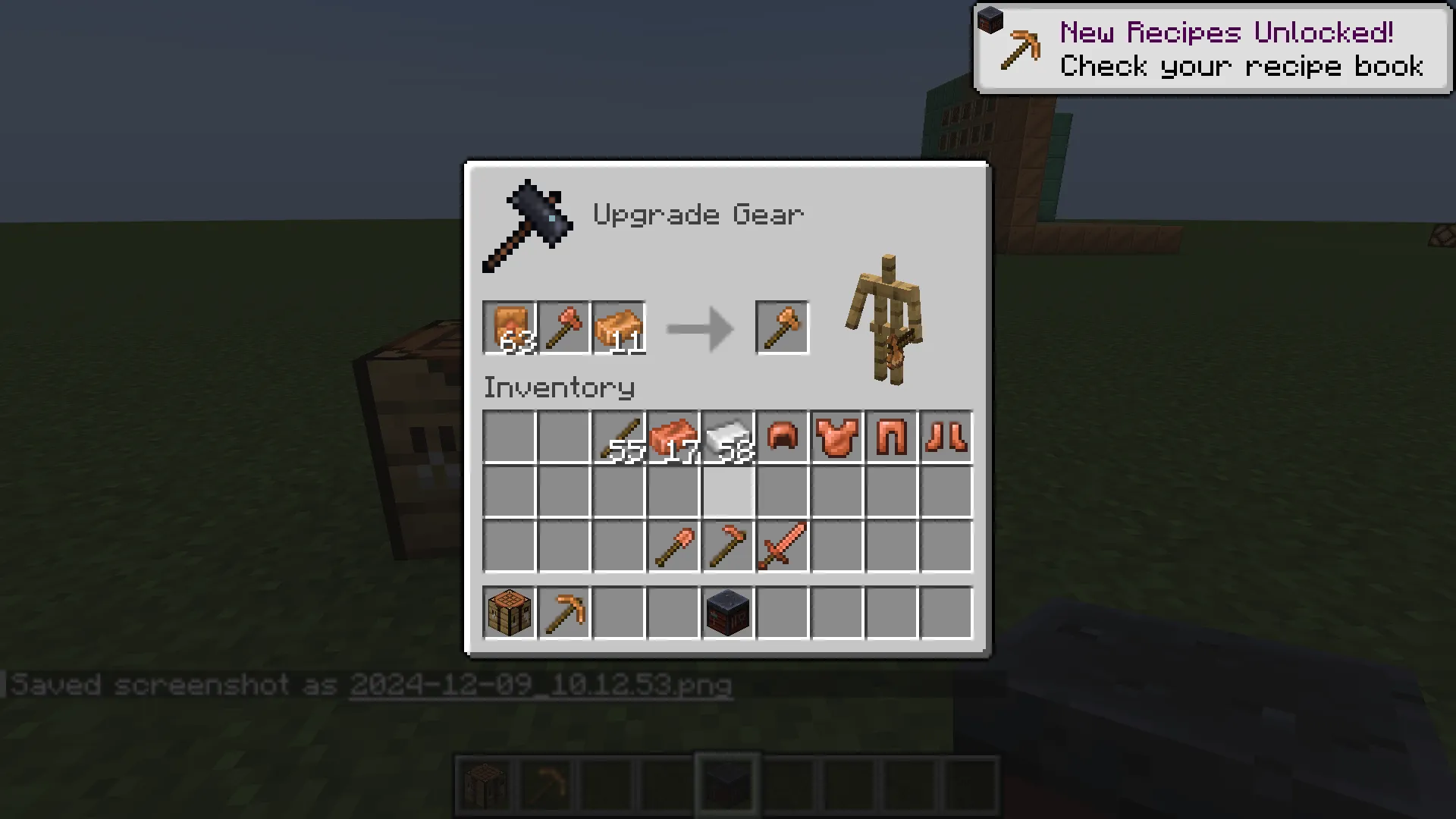Pick up the hammer from the middle input slot
This screenshot has width=1456, height=819.
tap(564, 328)
